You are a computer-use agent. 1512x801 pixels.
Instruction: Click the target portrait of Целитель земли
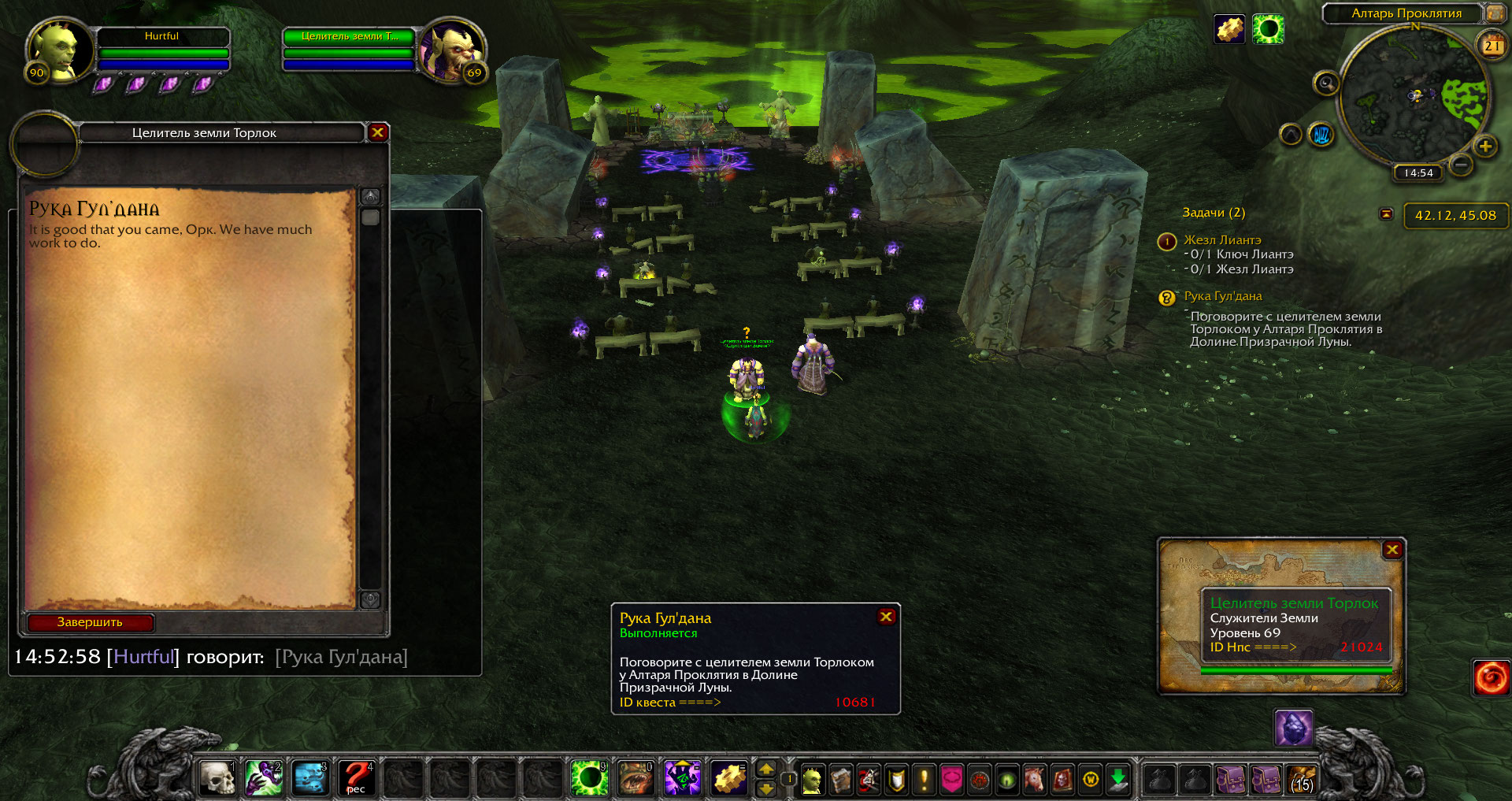(x=453, y=51)
